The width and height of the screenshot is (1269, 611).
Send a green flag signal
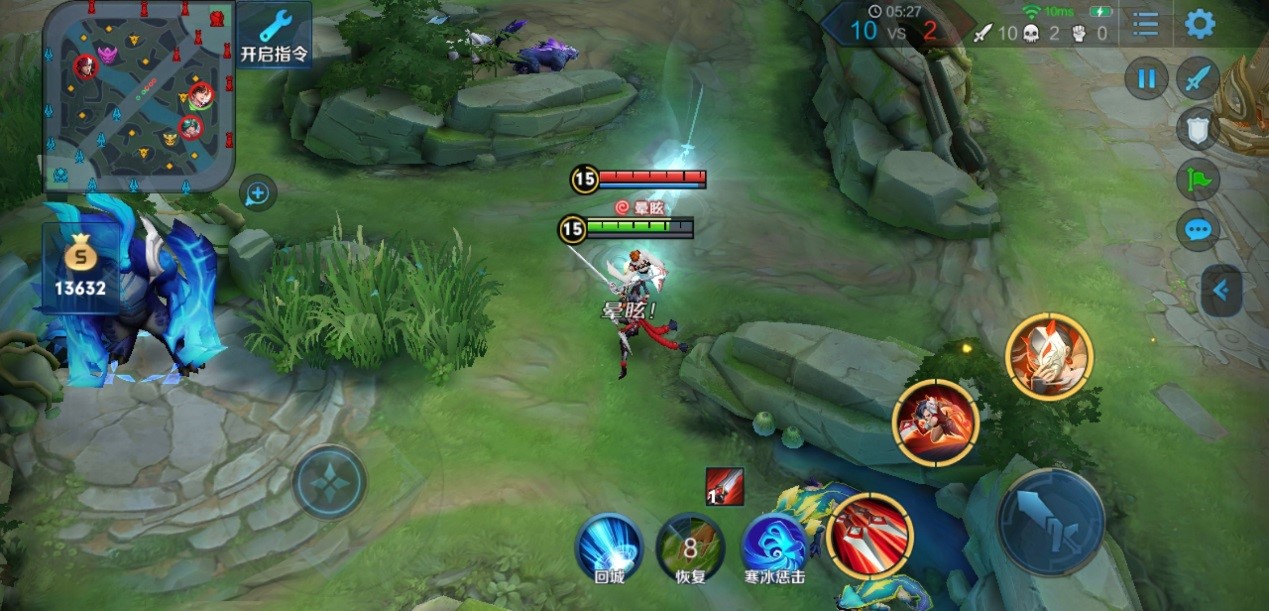[x=1197, y=180]
